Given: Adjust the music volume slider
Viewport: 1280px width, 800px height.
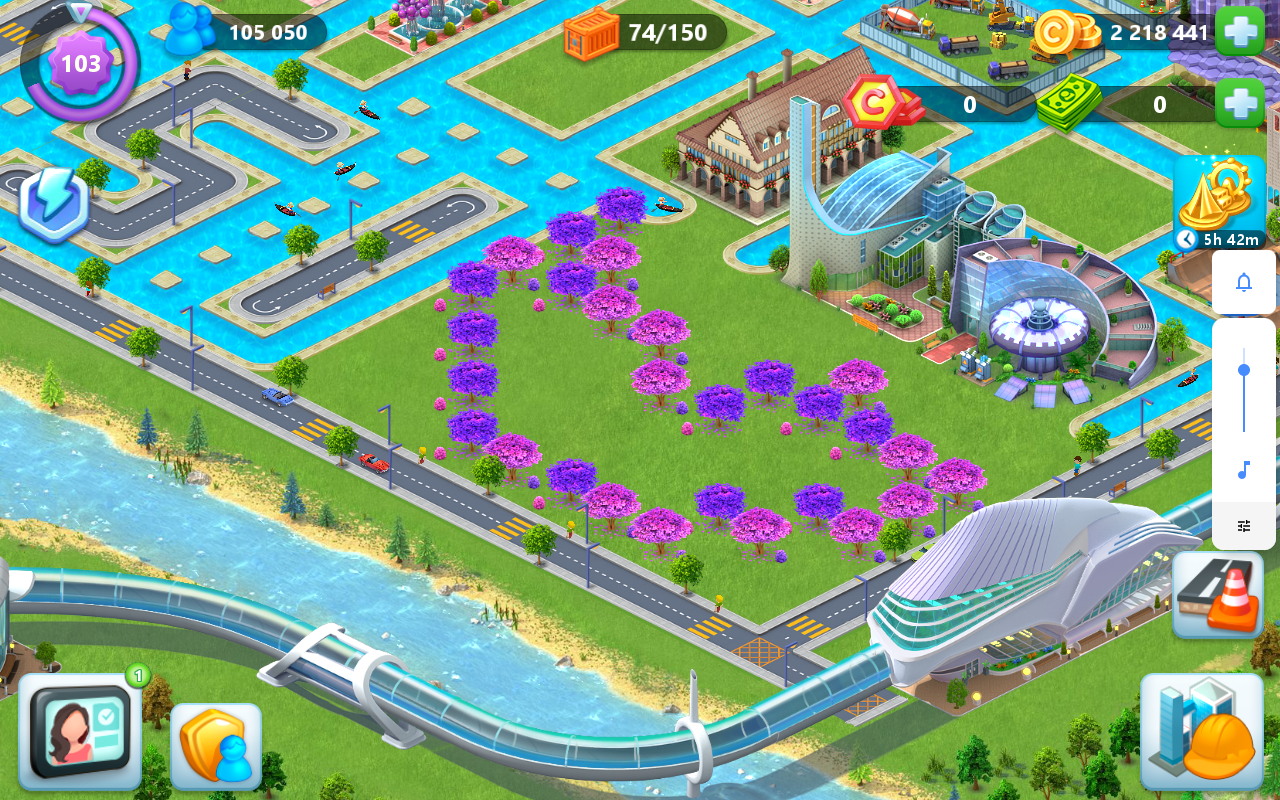Looking at the screenshot, I should click(1244, 371).
